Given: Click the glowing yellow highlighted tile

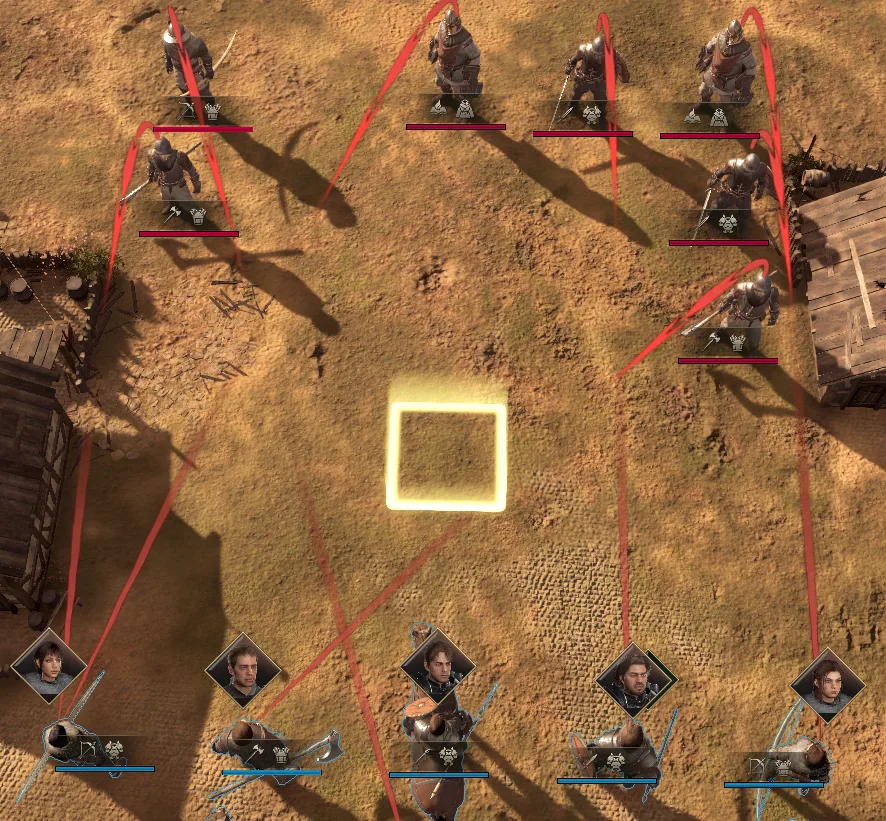Looking at the screenshot, I should [x=446, y=457].
